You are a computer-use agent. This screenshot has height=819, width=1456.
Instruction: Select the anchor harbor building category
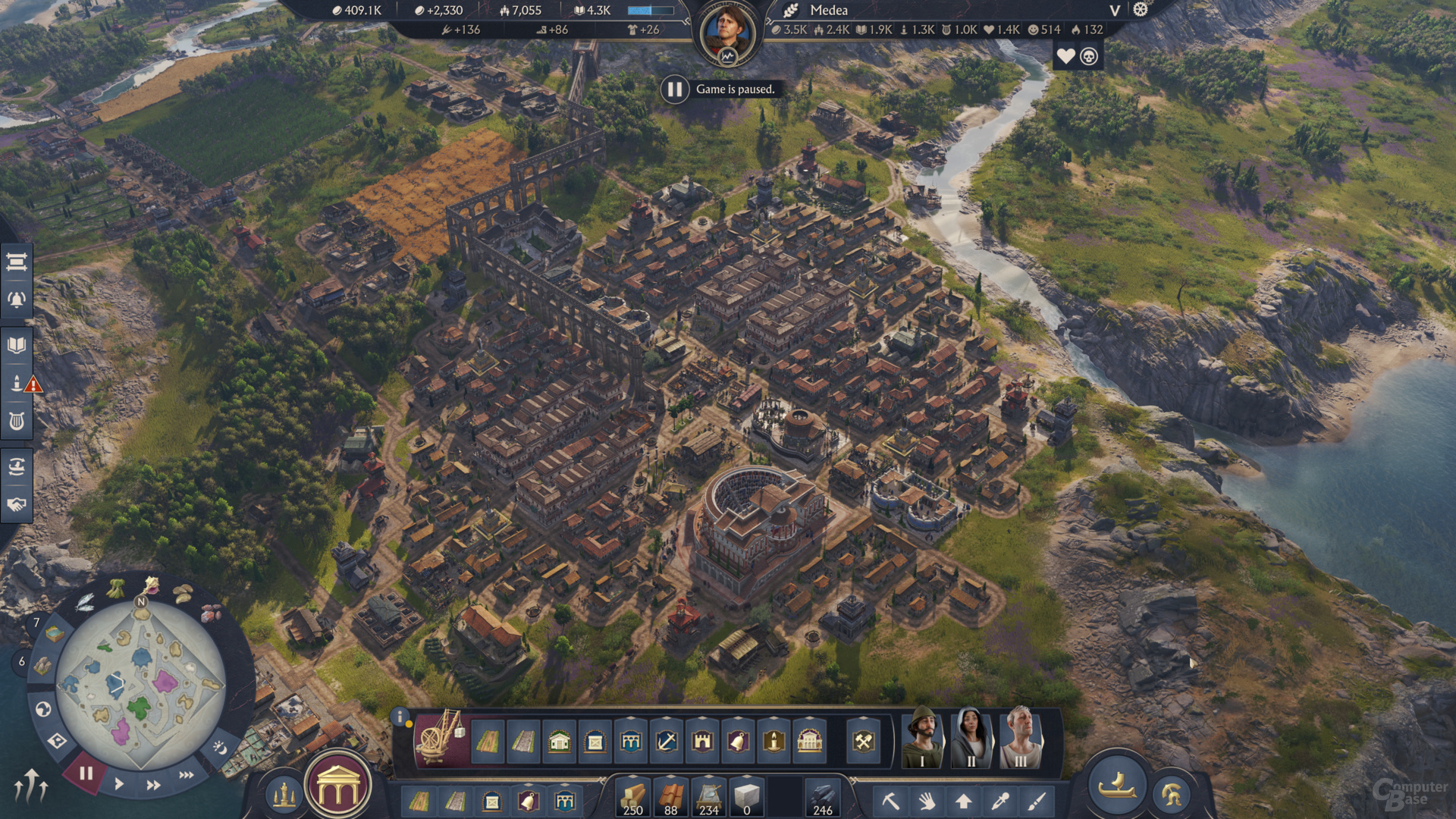(x=667, y=741)
